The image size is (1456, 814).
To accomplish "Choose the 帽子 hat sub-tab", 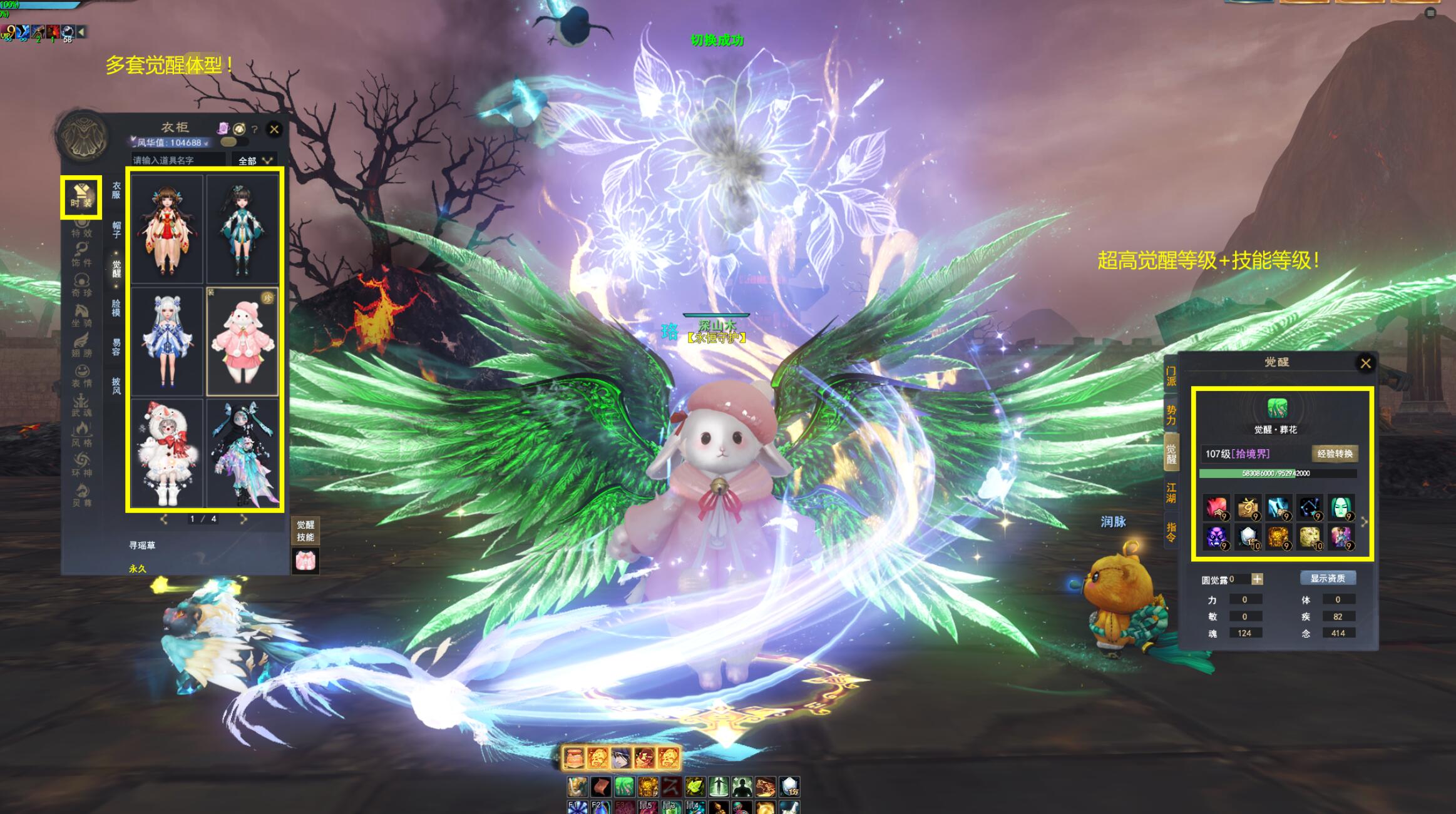I will 116,229.
